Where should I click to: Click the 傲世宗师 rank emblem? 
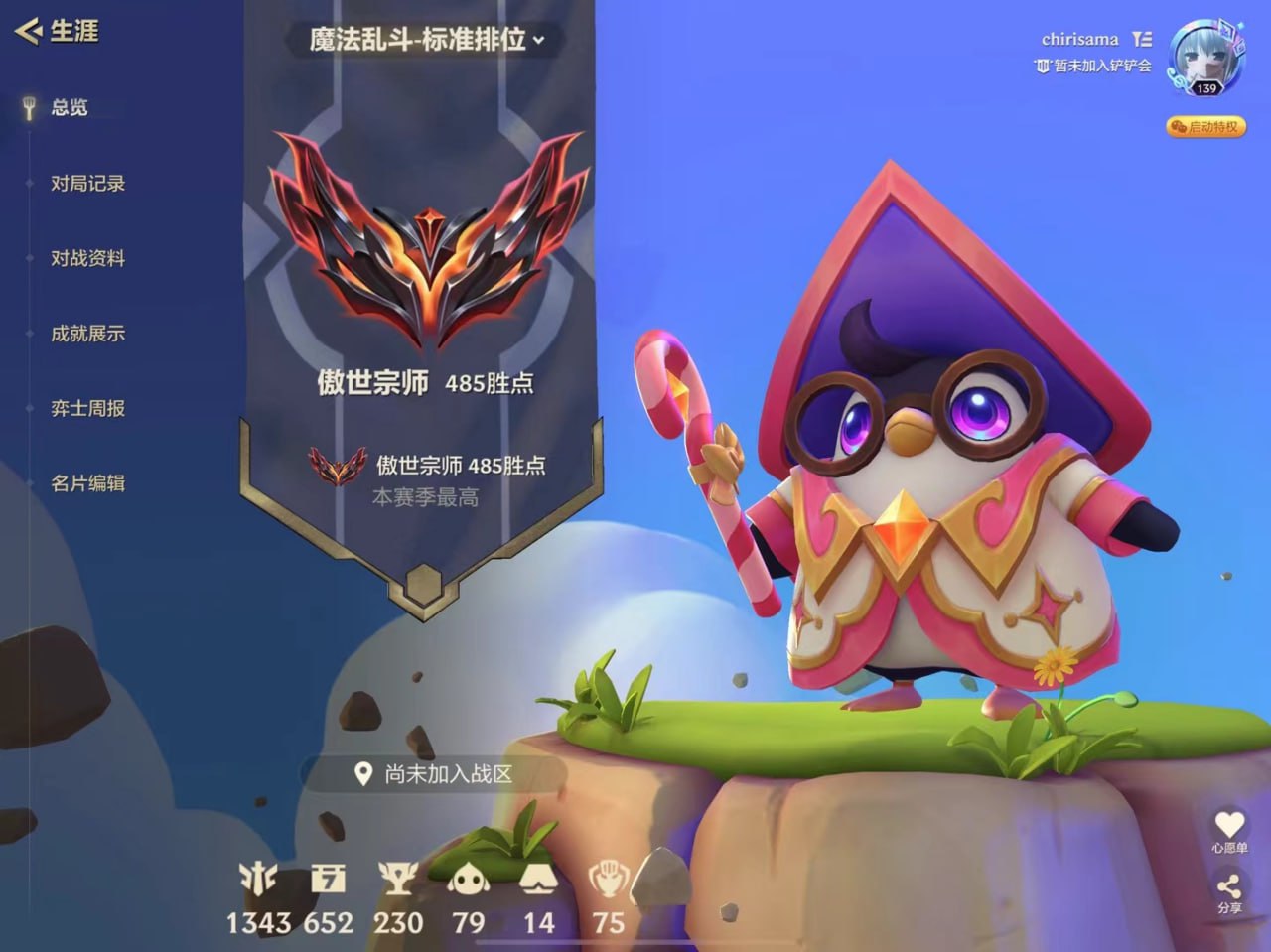pos(428,238)
